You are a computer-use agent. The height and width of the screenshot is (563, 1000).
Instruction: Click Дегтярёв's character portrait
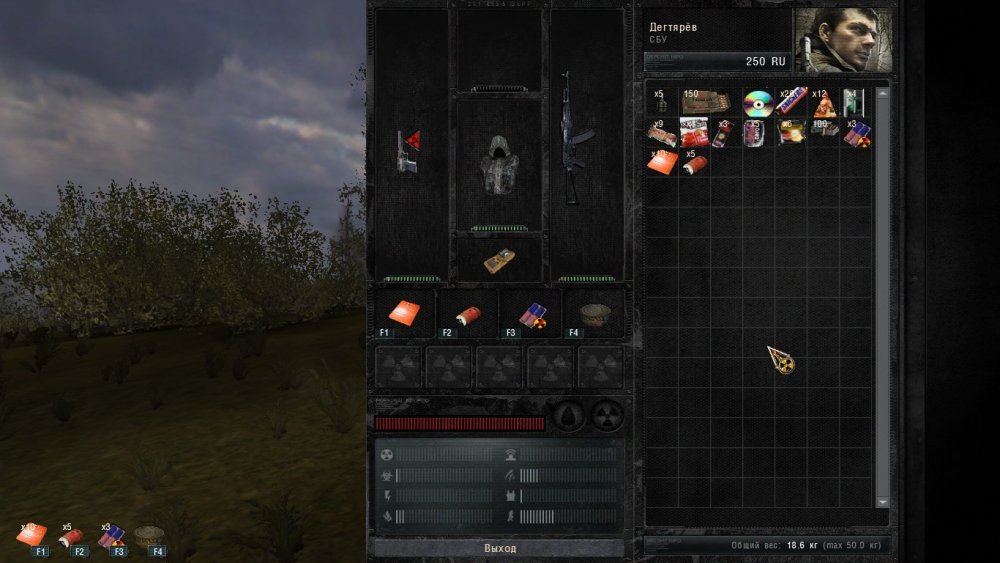coord(843,41)
